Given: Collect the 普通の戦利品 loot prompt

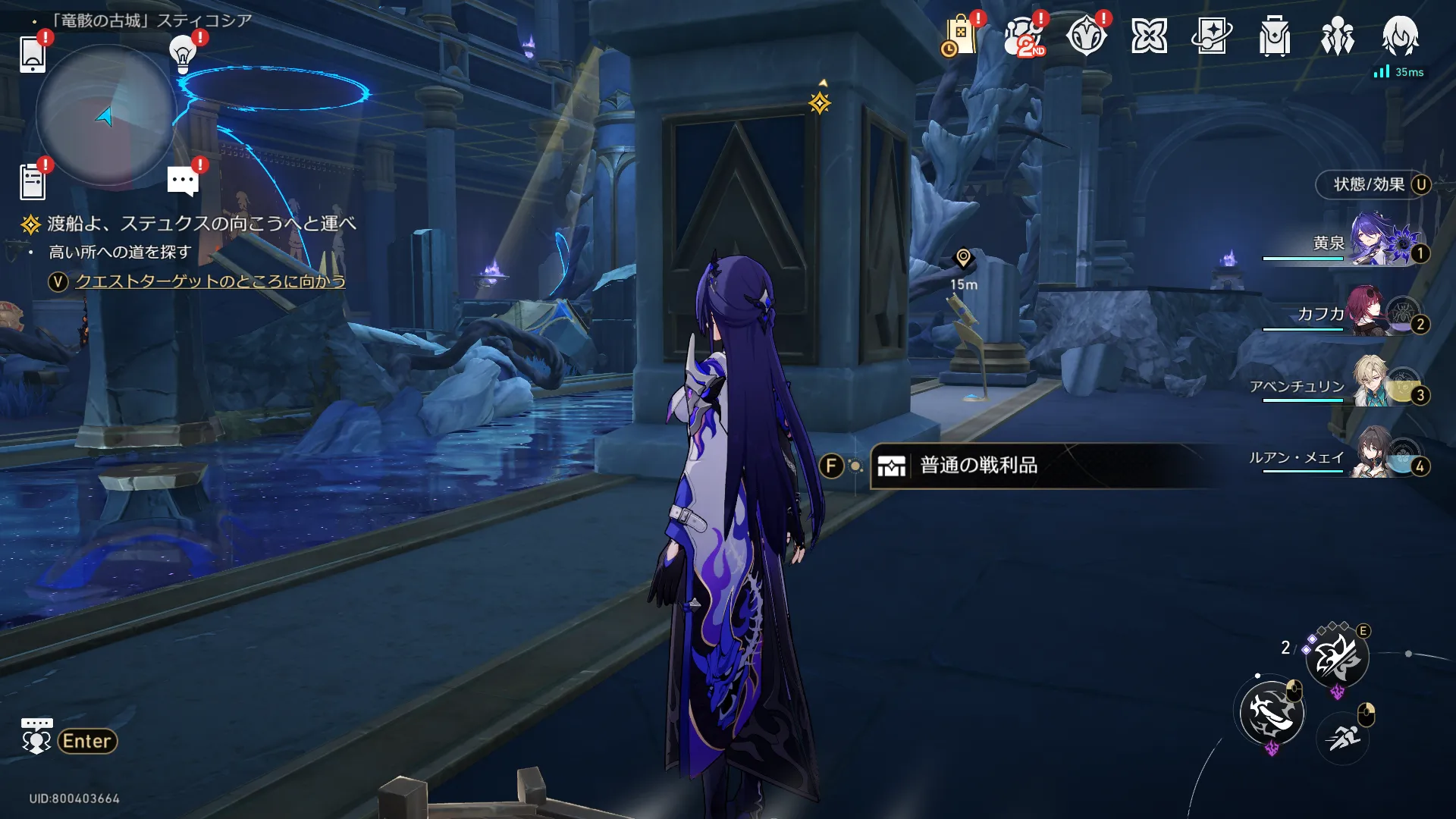Looking at the screenshot, I should (978, 466).
